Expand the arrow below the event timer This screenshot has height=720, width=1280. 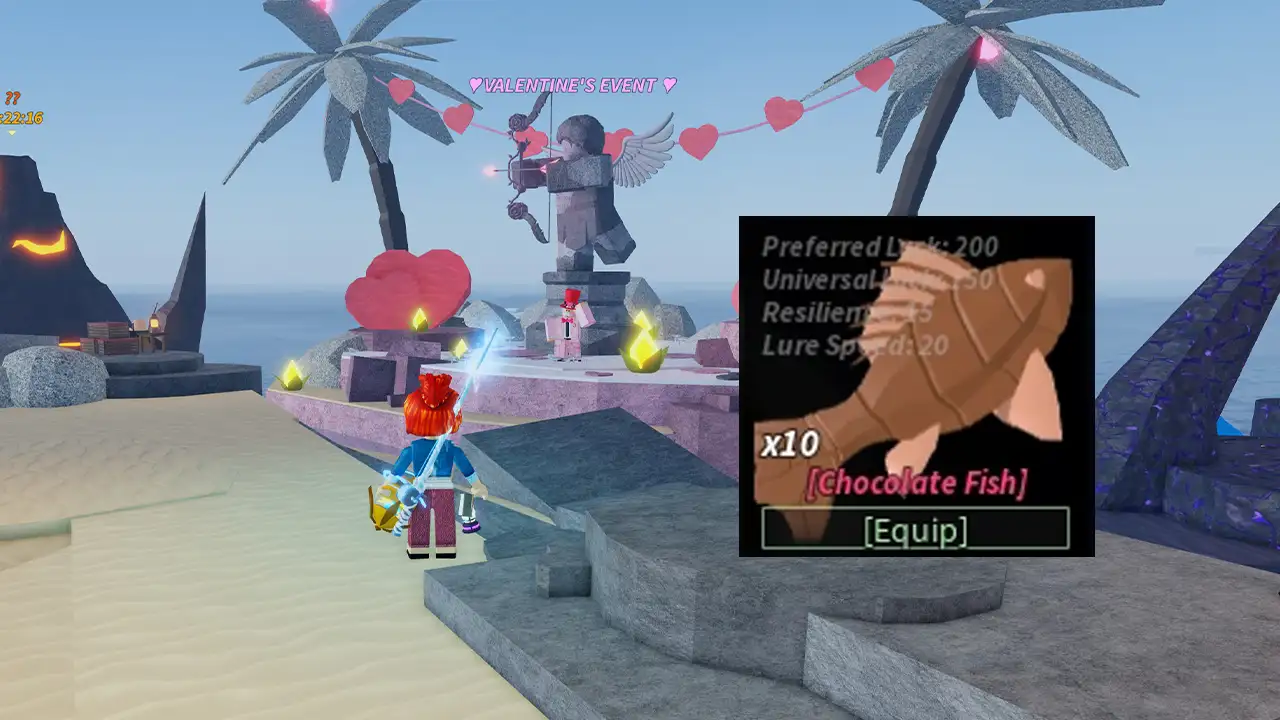(x=12, y=132)
